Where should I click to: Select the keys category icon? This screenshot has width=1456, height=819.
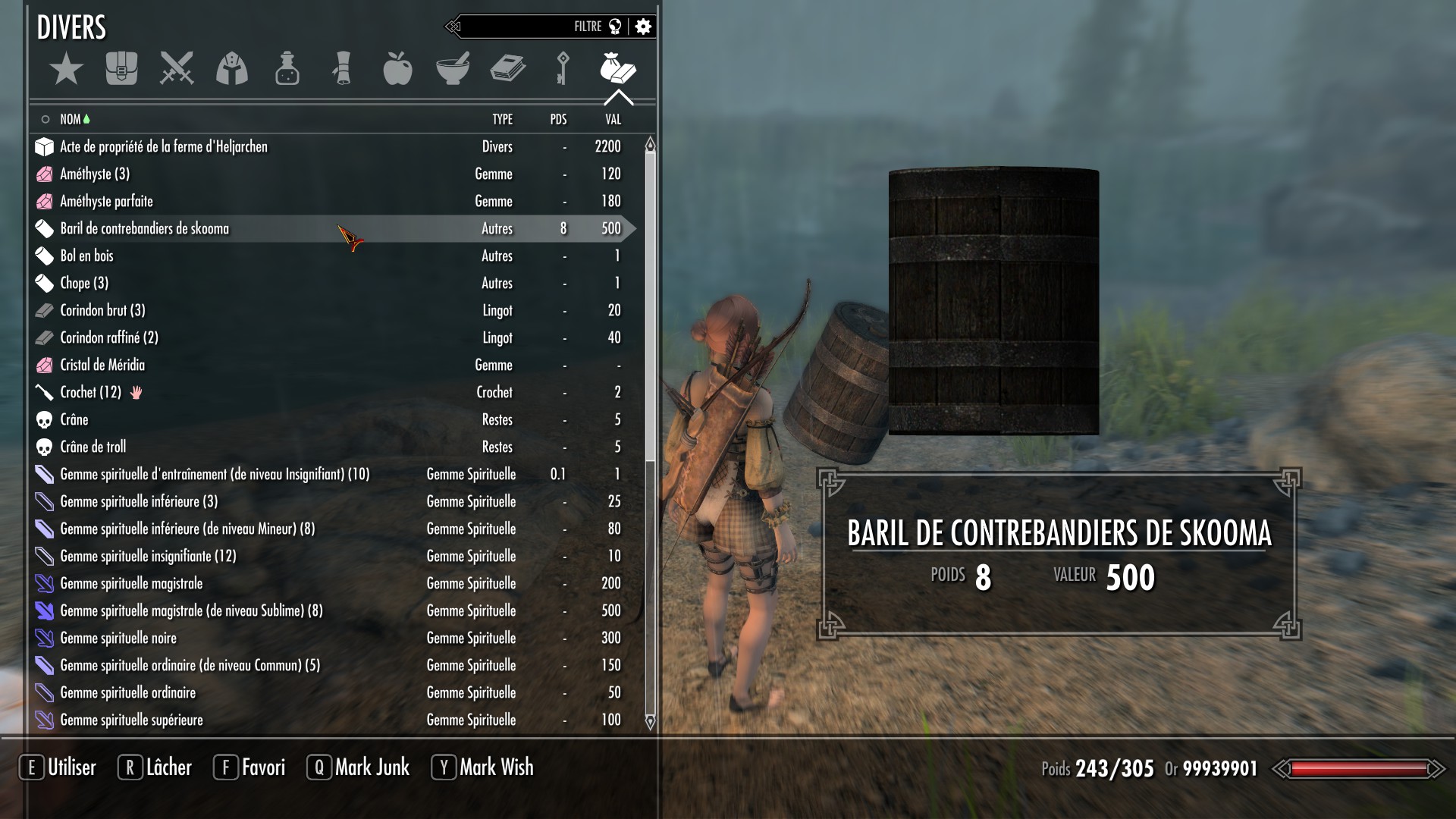562,69
